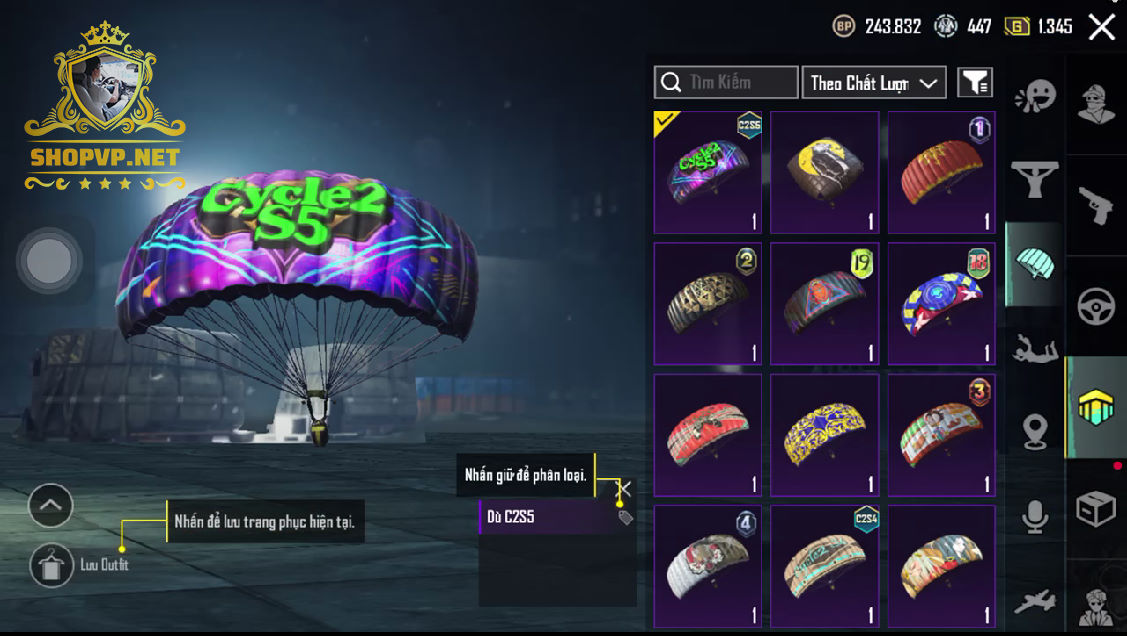Screen dimensions: 1127x636
Task: Open the steering wheel vehicle category
Action: [1096, 306]
